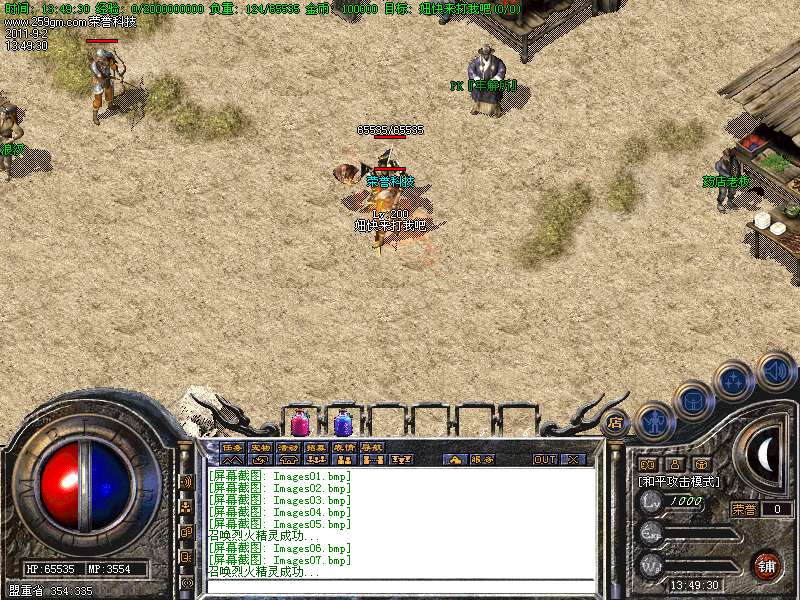Click the 服务 service button
This screenshot has width=800, height=600.
(482, 460)
